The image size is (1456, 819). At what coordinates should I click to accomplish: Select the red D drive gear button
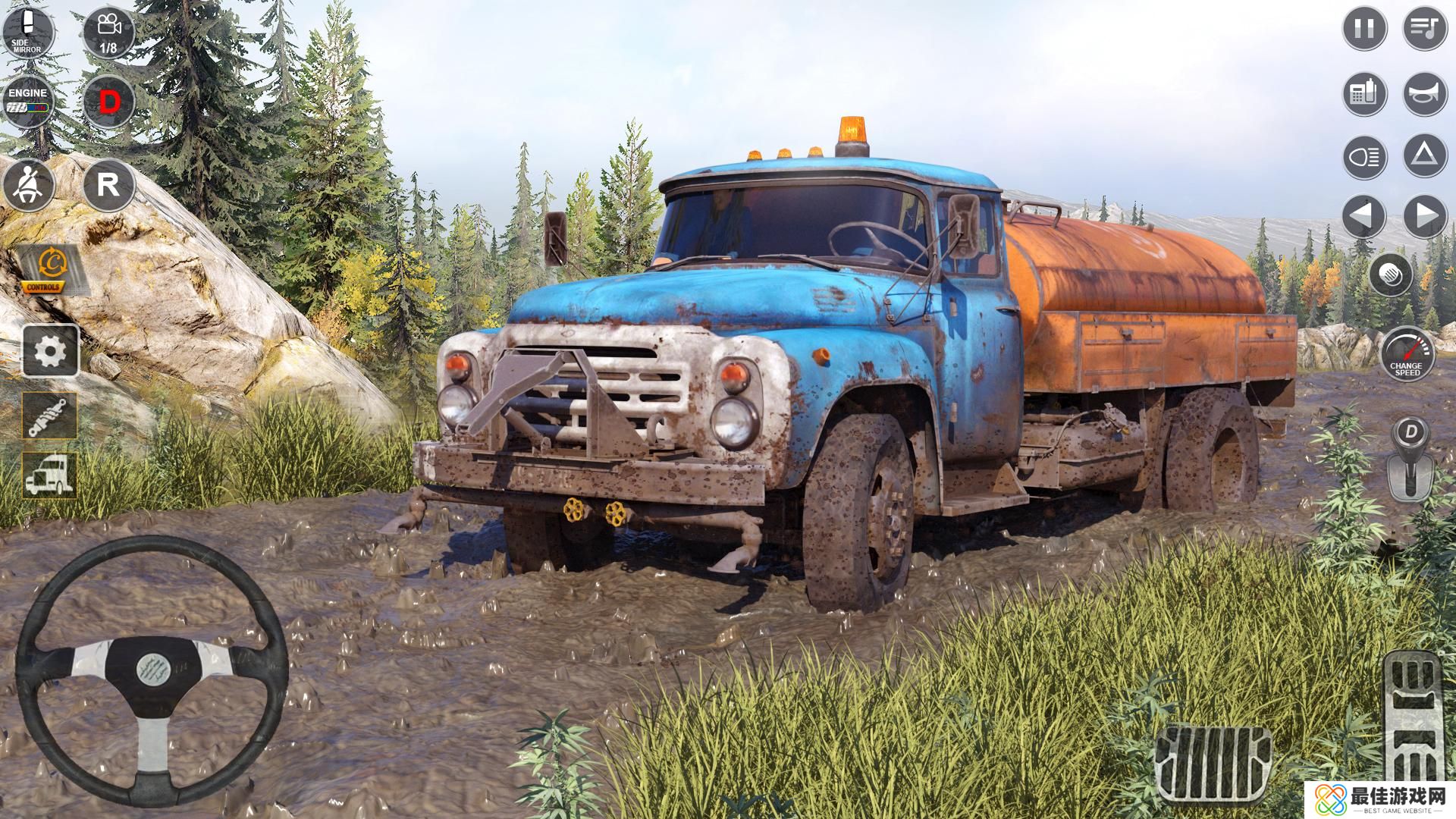point(108,102)
